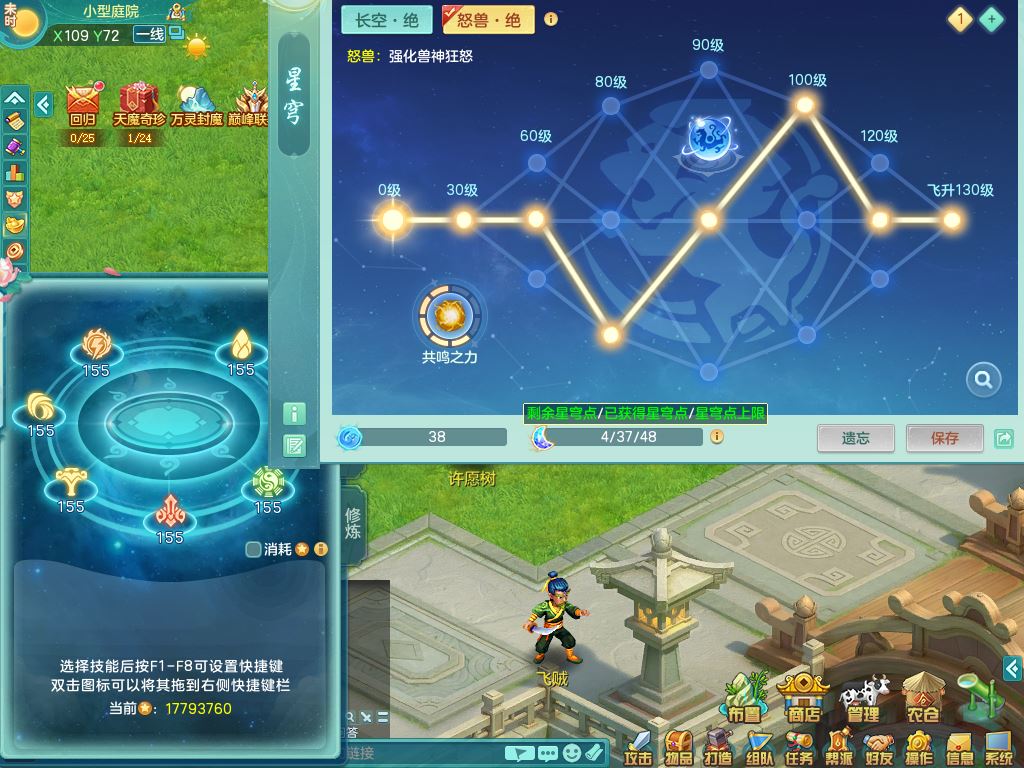Image resolution: width=1024 pixels, height=768 pixels.
Task: Select the 怒兽·绝 star tab
Action: [x=488, y=20]
